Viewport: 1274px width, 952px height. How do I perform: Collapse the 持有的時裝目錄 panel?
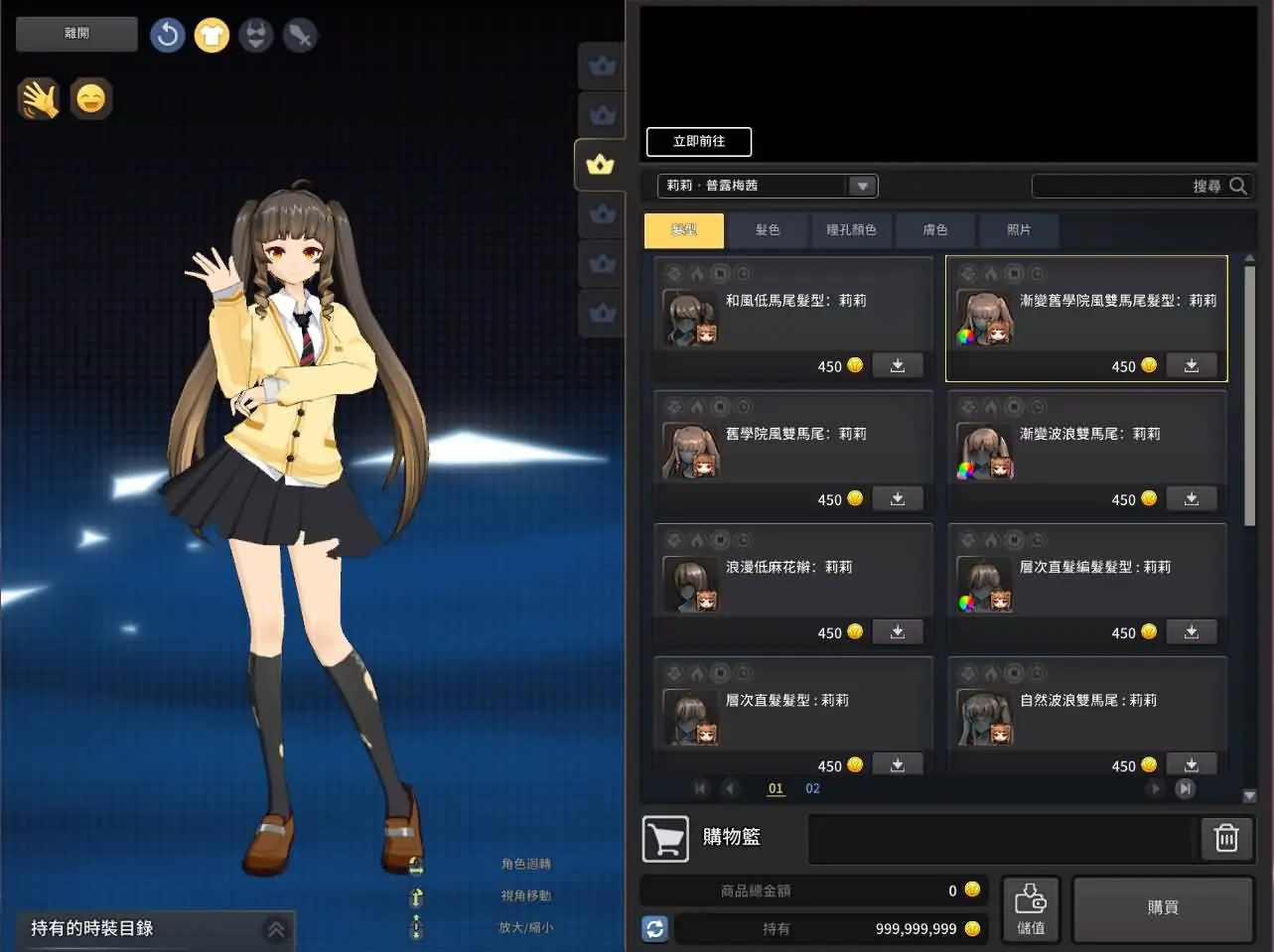(275, 930)
